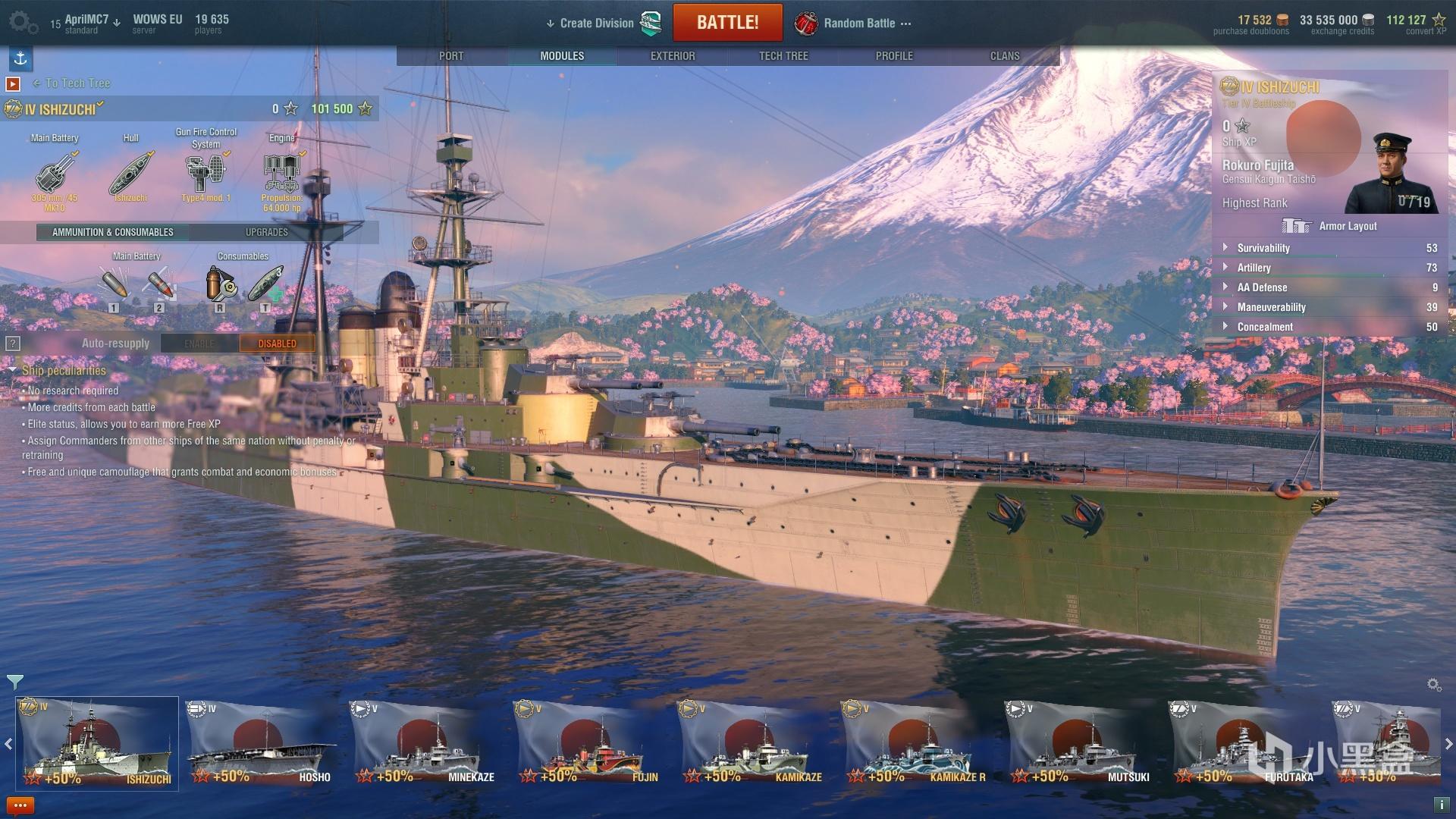Select the Ishizuchi Hull module
This screenshot has width=1456, height=819.
131,174
